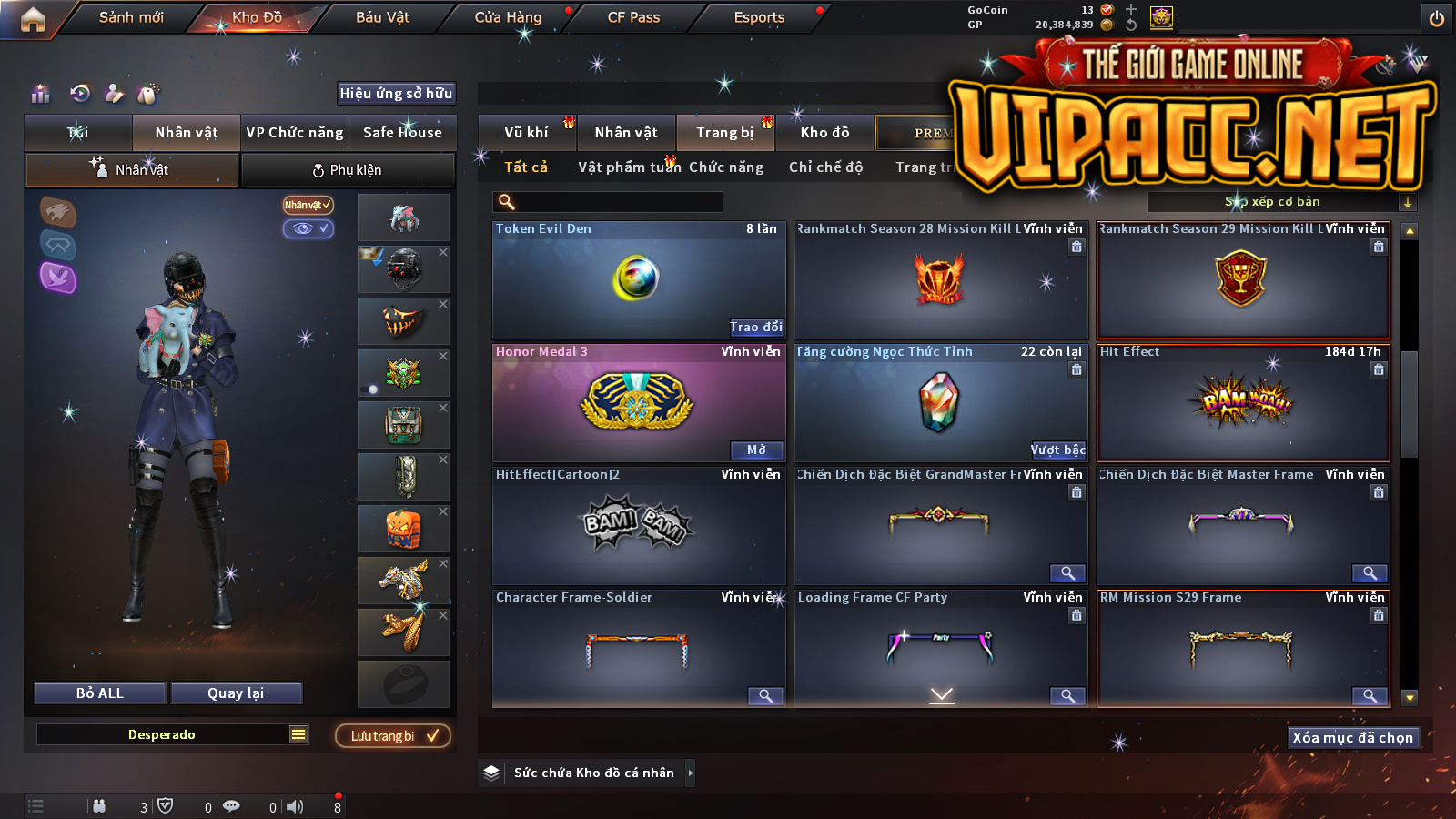Open the Sảnh mới lobby tab
The height and width of the screenshot is (819, 1456).
(131, 17)
